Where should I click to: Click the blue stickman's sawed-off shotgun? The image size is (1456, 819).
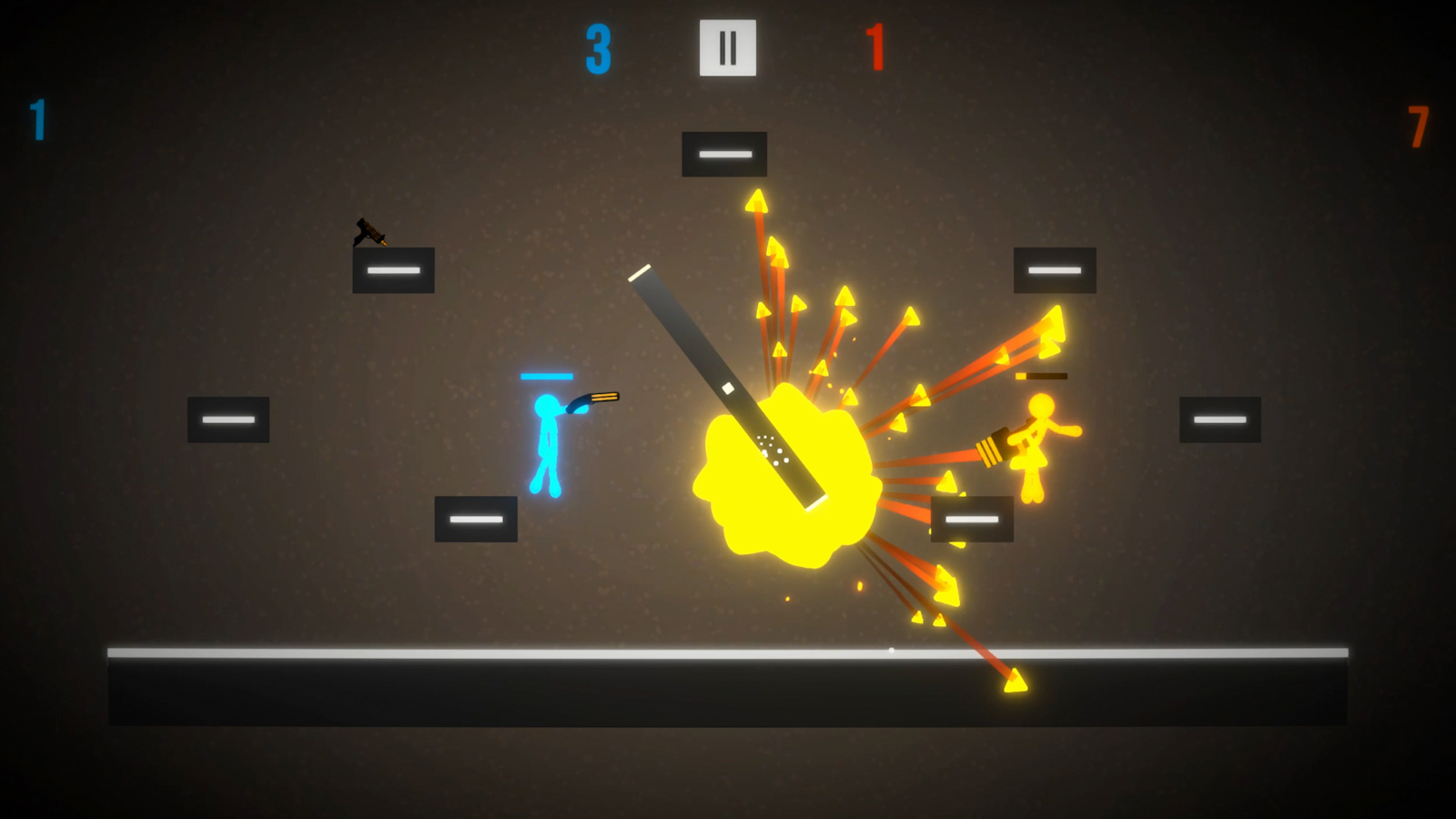(x=593, y=399)
